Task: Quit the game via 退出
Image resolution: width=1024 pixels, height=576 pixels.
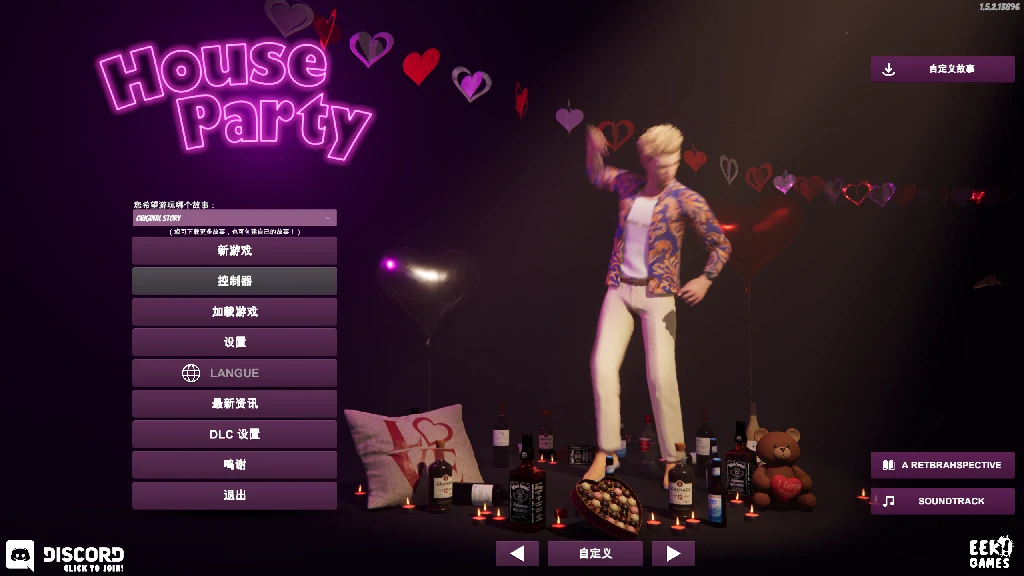Action: (234, 495)
